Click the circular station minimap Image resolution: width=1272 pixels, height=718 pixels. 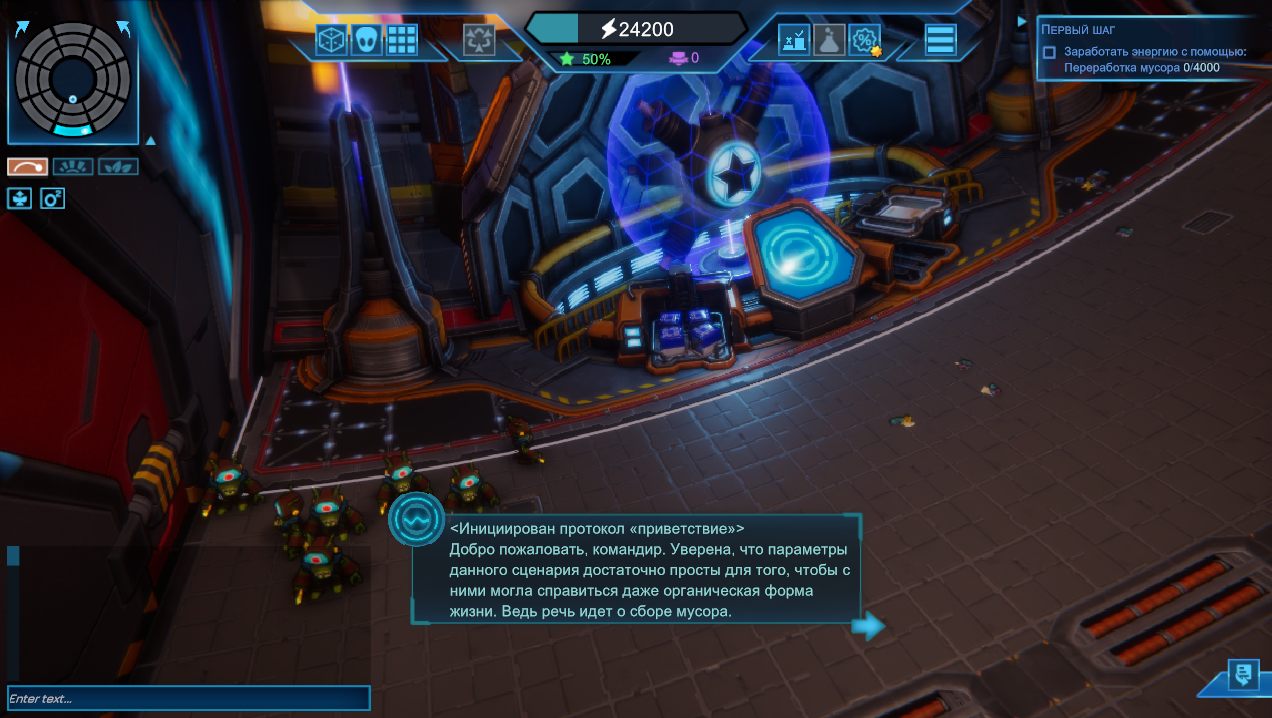[x=72, y=80]
